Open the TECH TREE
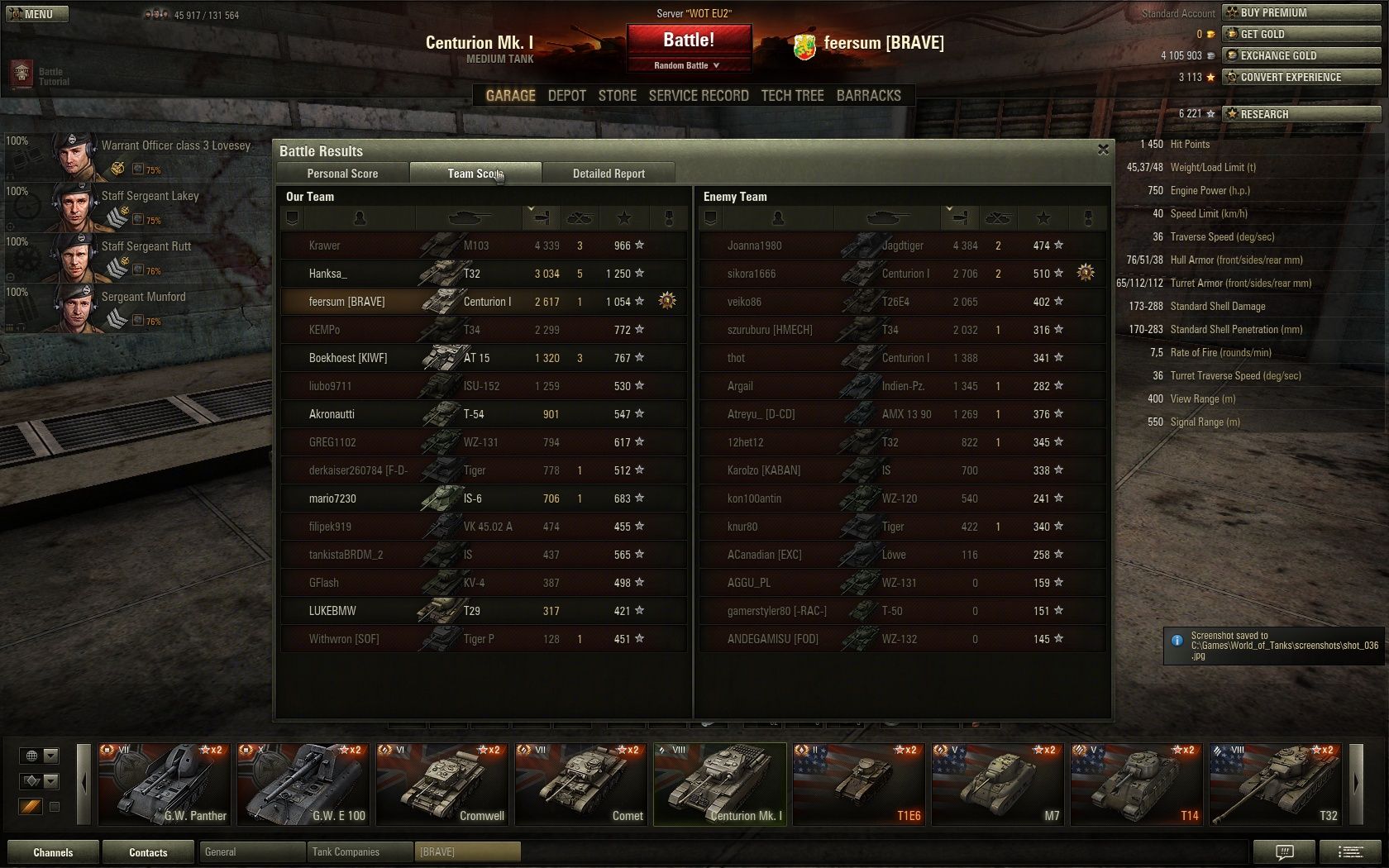Viewport: 1389px width, 868px height. coord(792,96)
